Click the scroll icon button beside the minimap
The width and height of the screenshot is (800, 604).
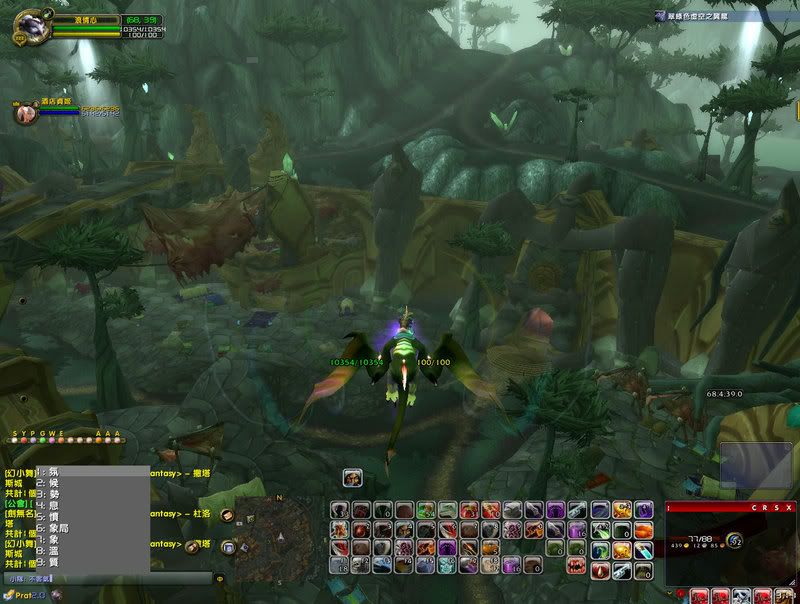pos(226,516)
